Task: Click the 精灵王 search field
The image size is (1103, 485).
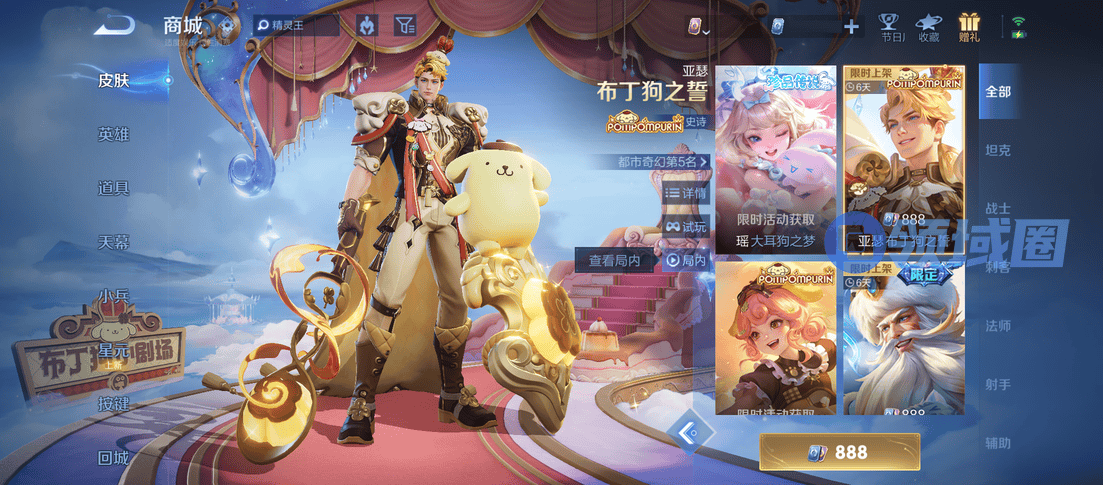Action: (297, 26)
